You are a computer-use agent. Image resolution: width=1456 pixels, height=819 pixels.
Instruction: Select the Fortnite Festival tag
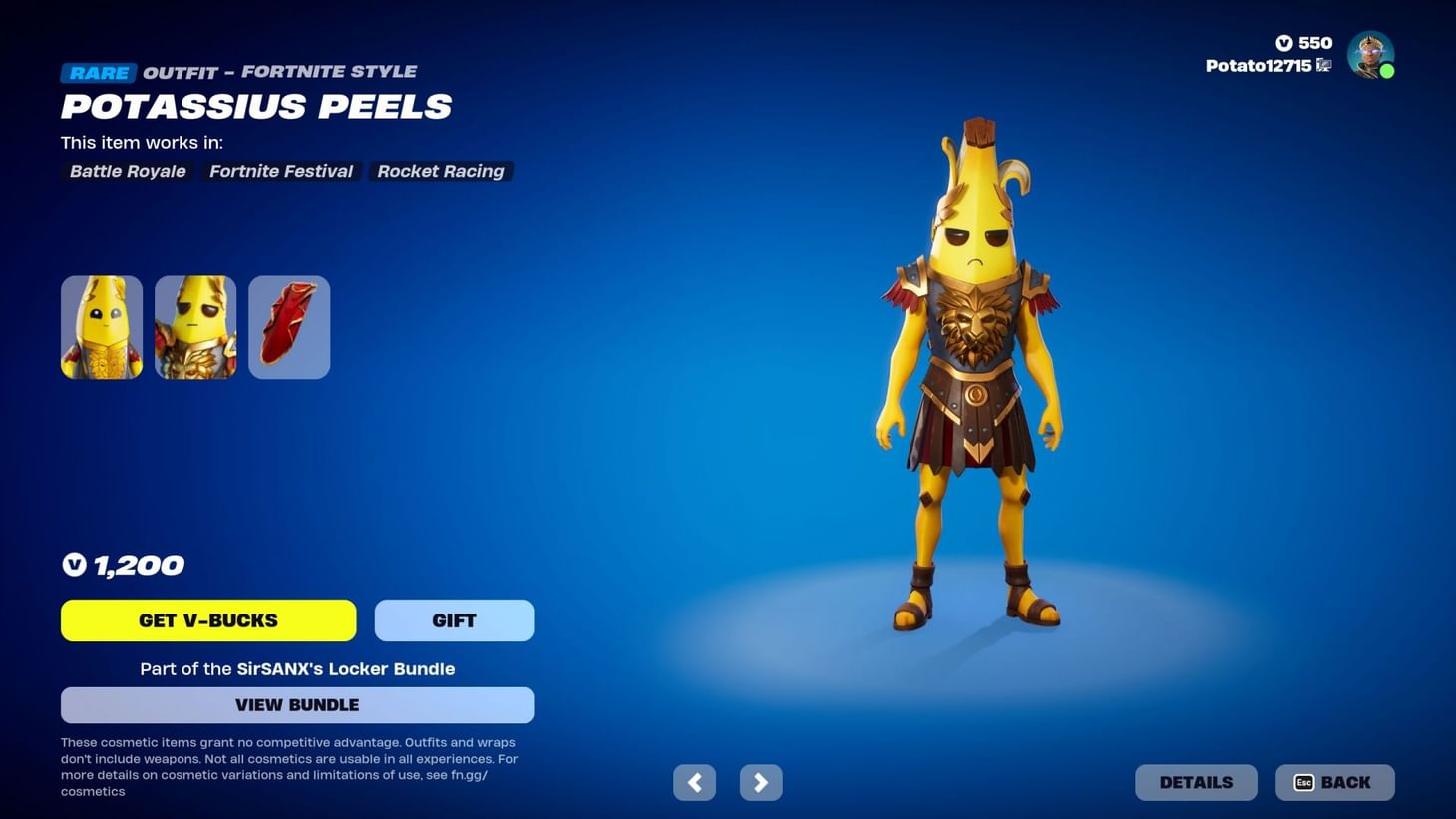click(280, 171)
